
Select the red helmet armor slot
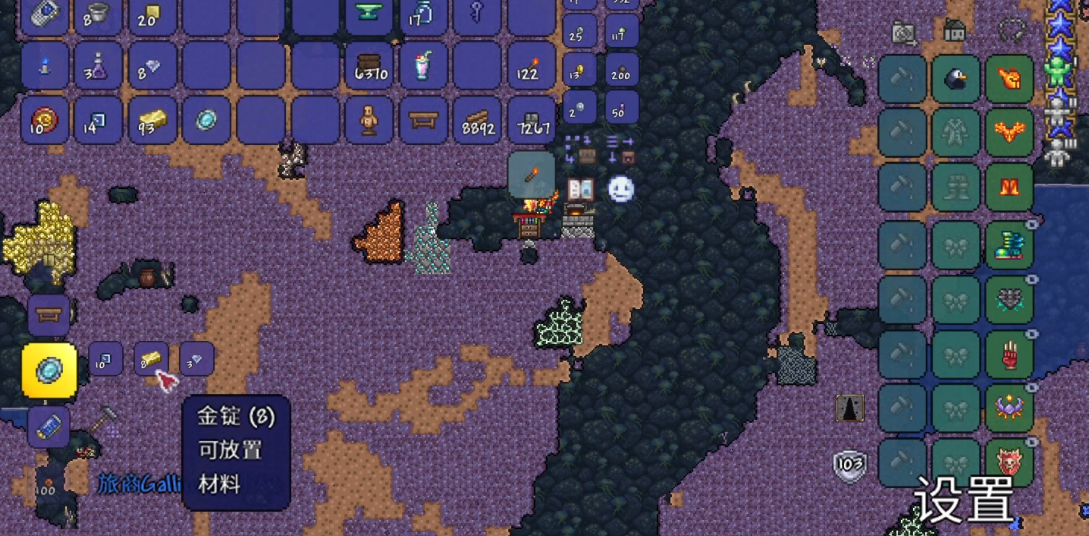pos(1009,79)
